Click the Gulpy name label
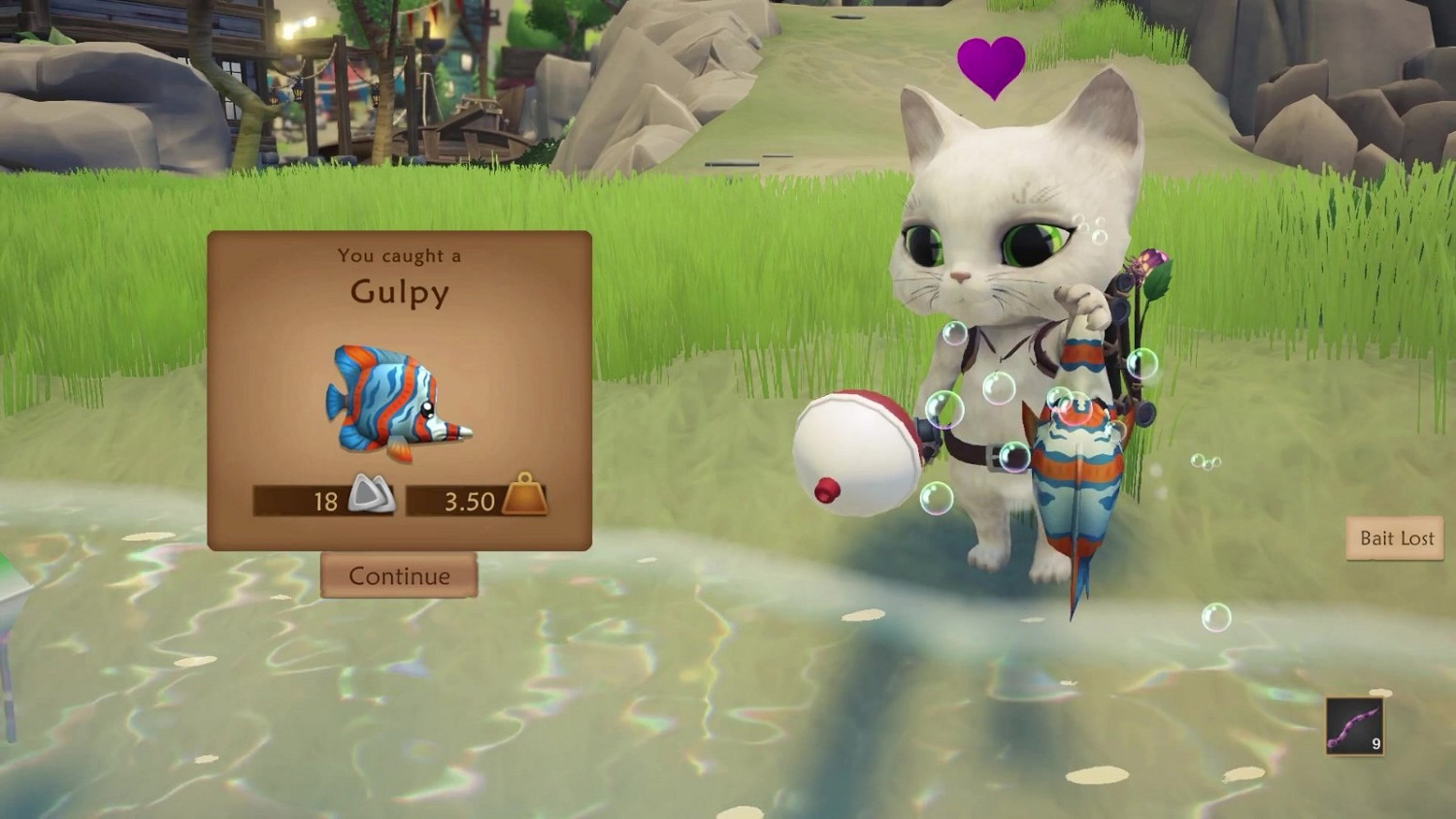 pyautogui.click(x=400, y=292)
